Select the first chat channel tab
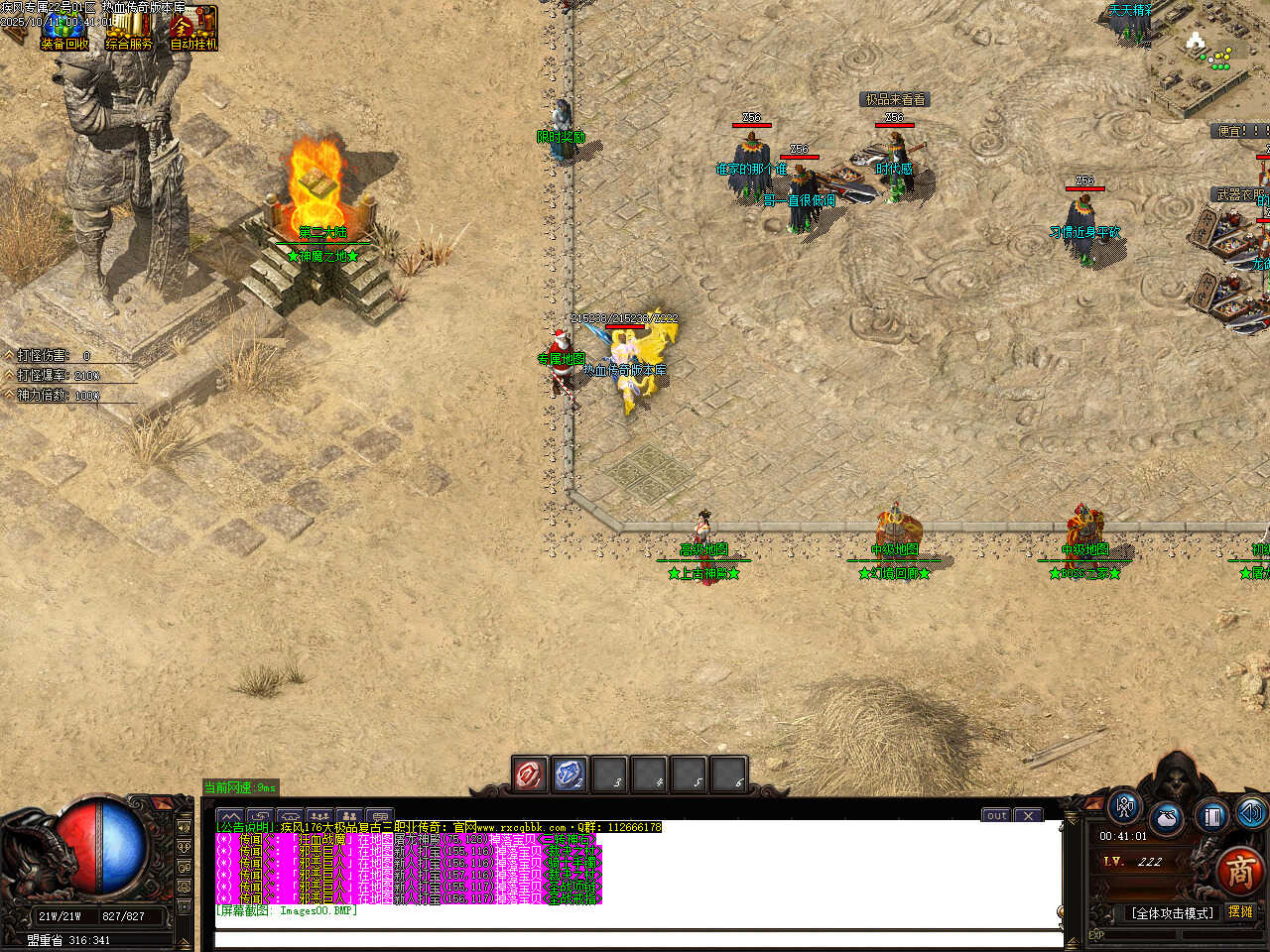 click(230, 817)
